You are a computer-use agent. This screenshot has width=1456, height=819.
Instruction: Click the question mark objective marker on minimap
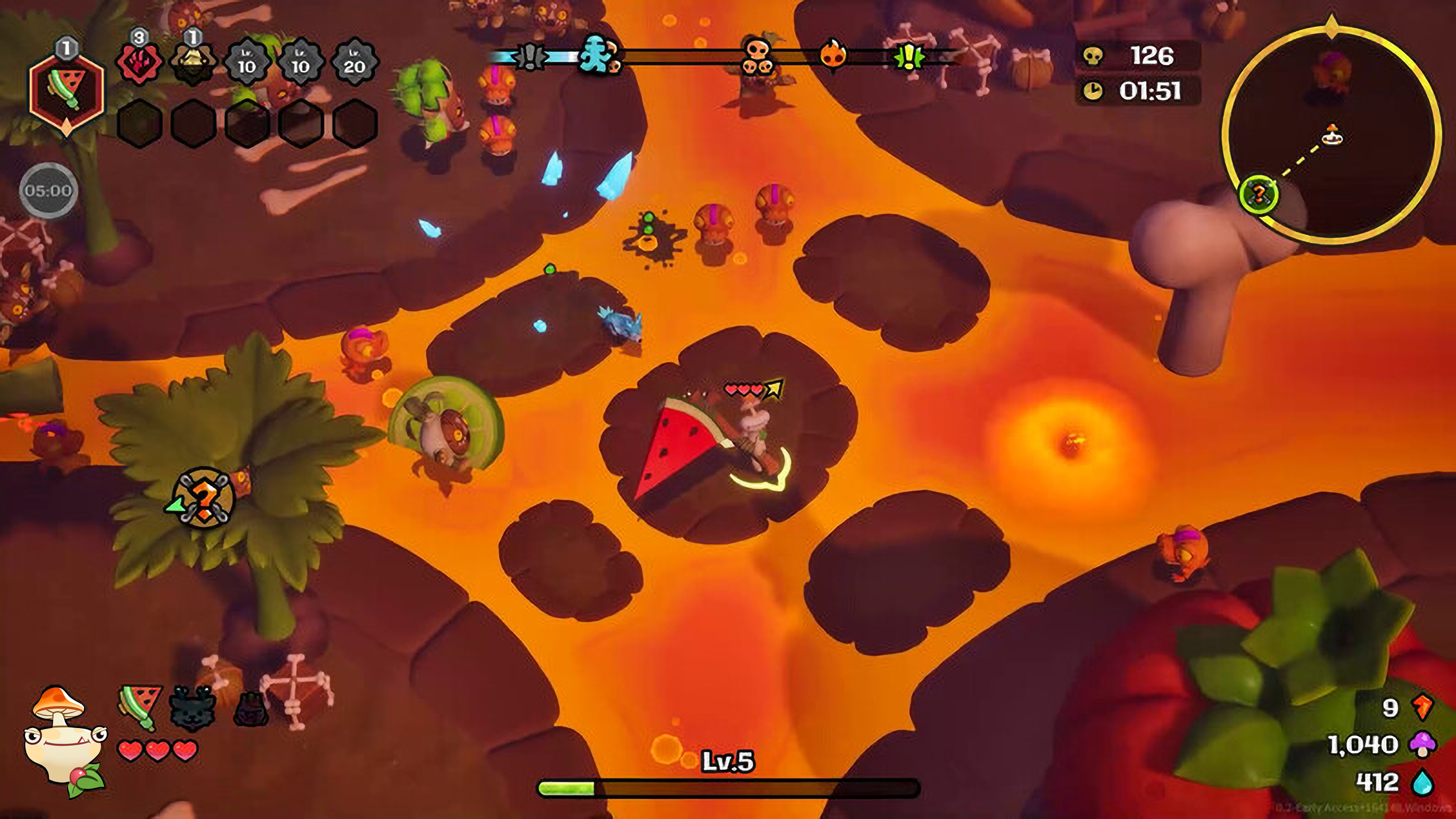point(1258,194)
